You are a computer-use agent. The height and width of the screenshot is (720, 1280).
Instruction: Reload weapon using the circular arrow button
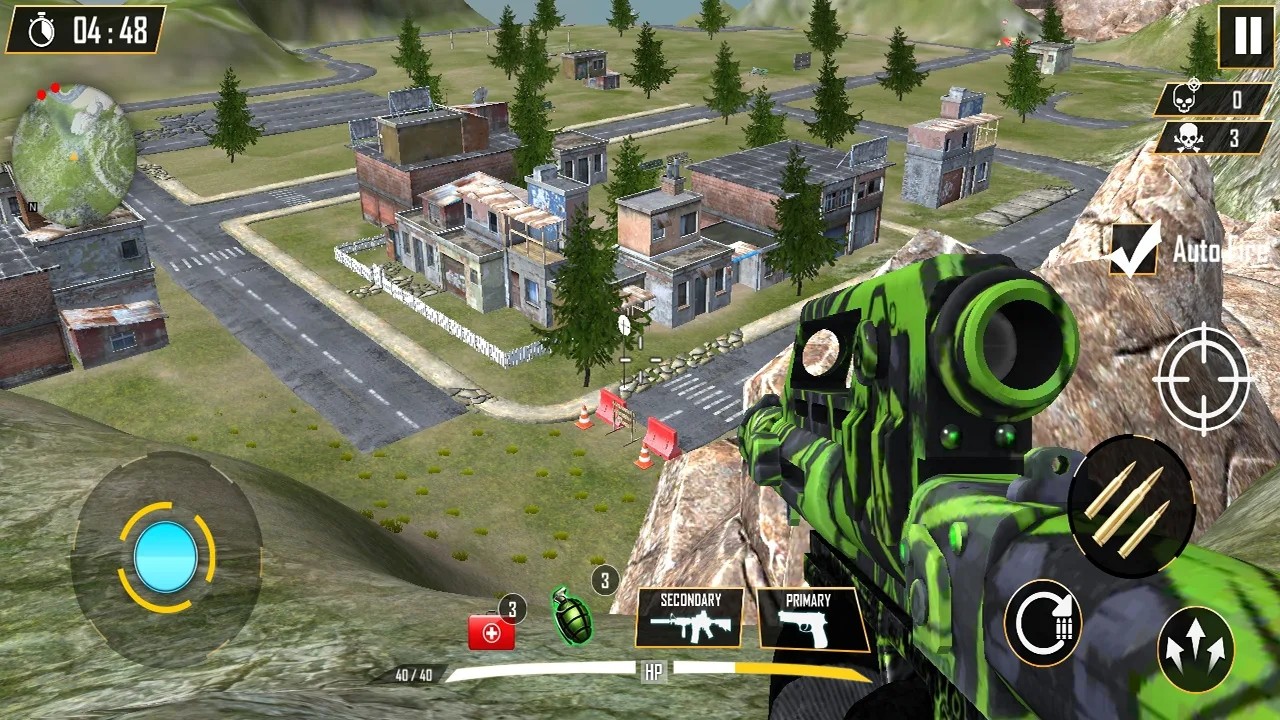1043,624
